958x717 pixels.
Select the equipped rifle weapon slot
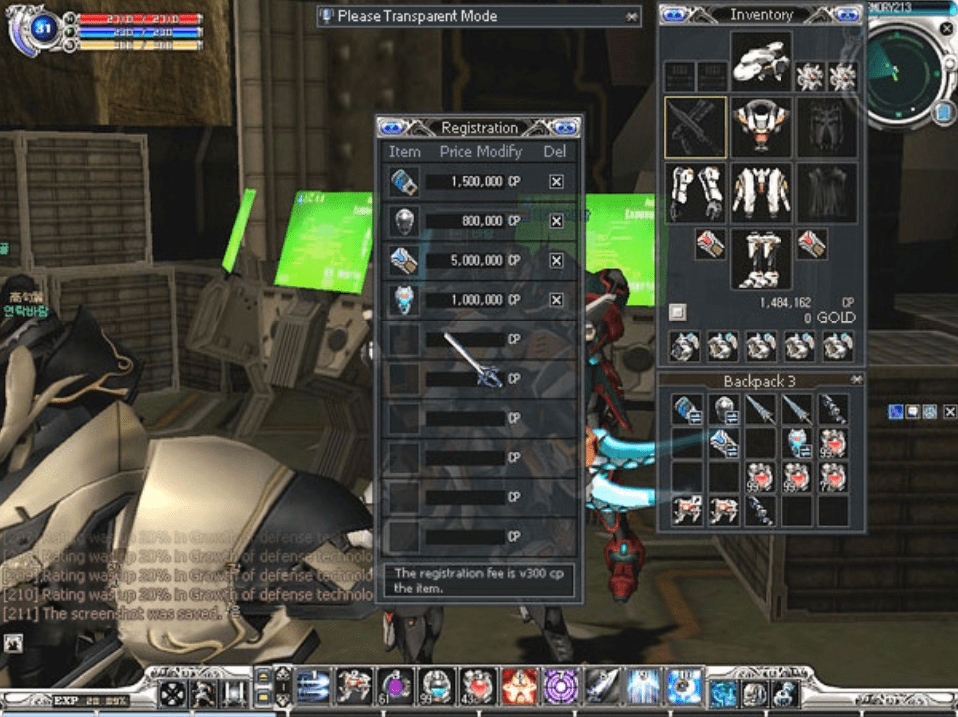[695, 127]
